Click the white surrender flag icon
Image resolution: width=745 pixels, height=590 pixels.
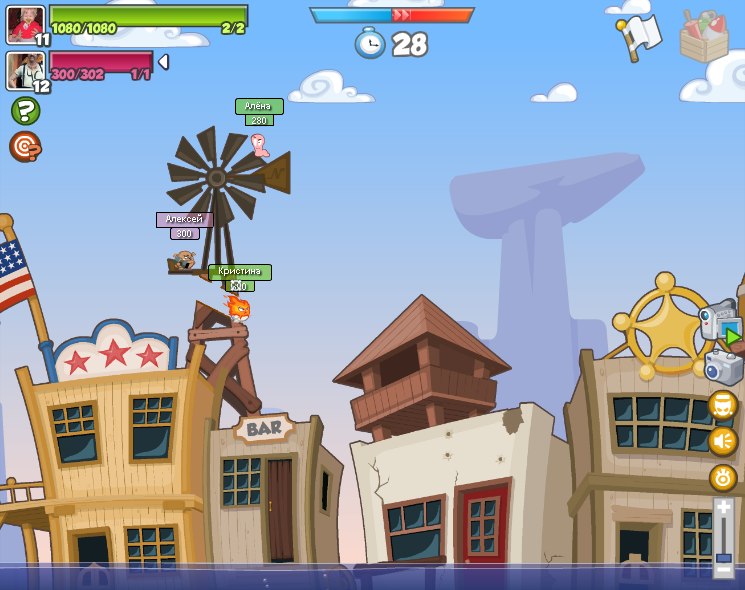[x=640, y=36]
